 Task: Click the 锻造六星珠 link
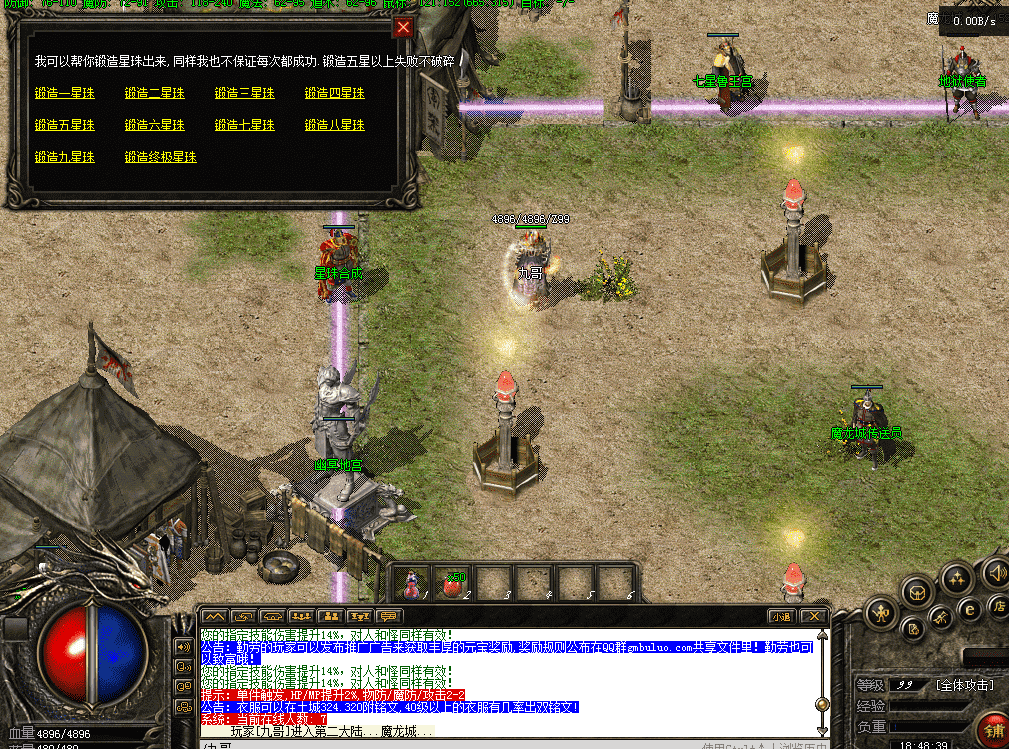click(x=155, y=125)
